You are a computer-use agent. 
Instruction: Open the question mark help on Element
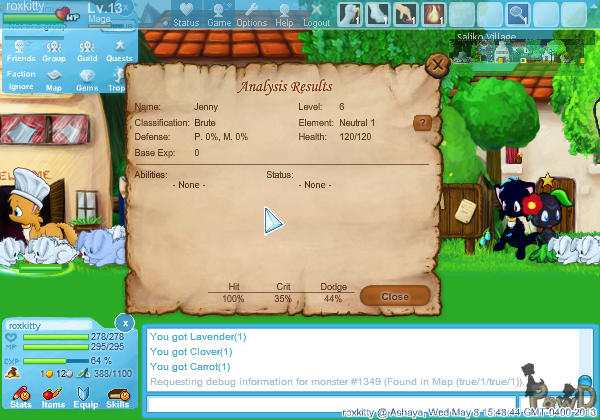423,123
